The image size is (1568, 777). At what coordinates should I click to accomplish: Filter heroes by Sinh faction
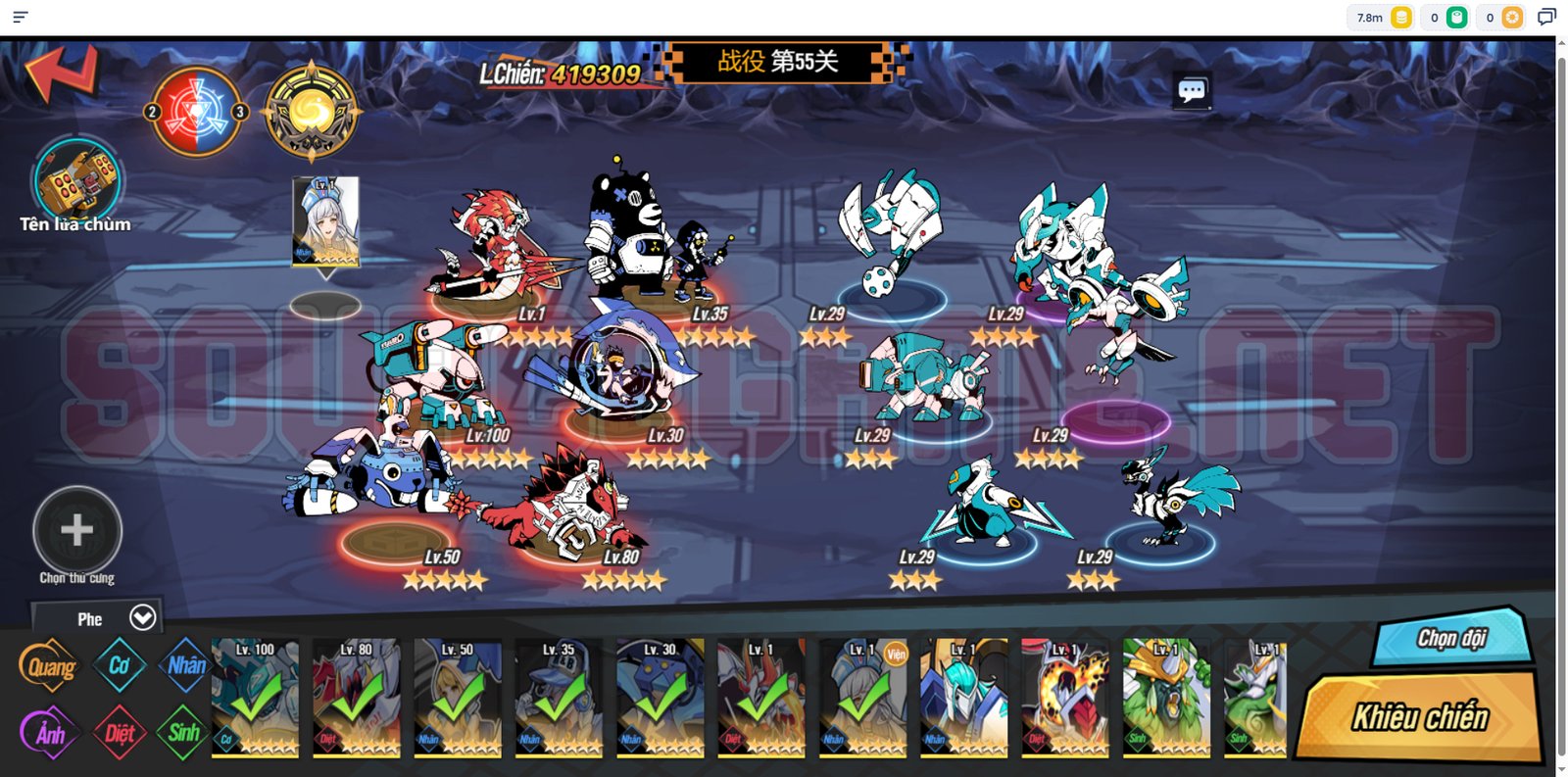click(184, 733)
